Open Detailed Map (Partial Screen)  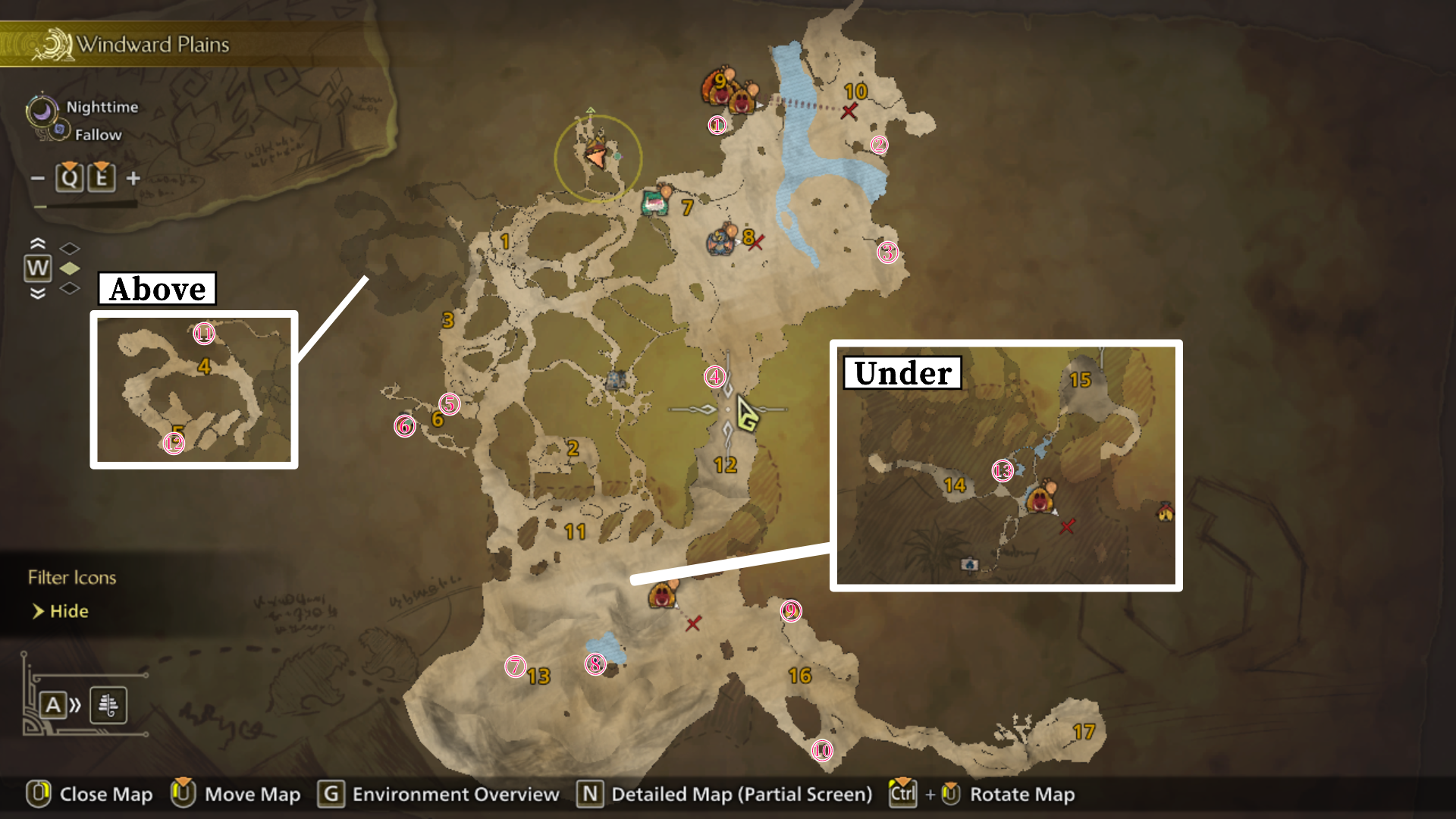click(742, 794)
